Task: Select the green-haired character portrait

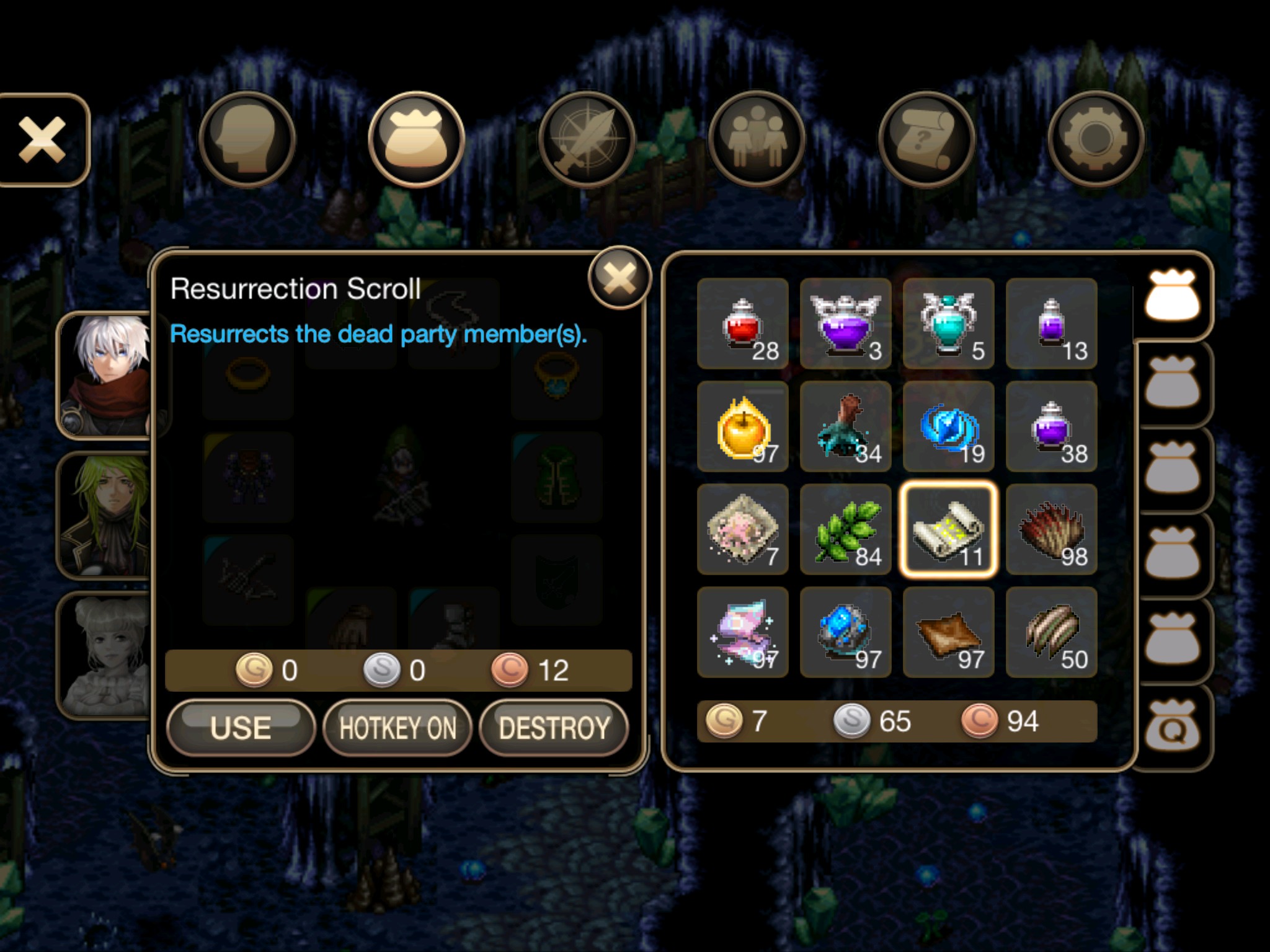Action: [x=105, y=516]
